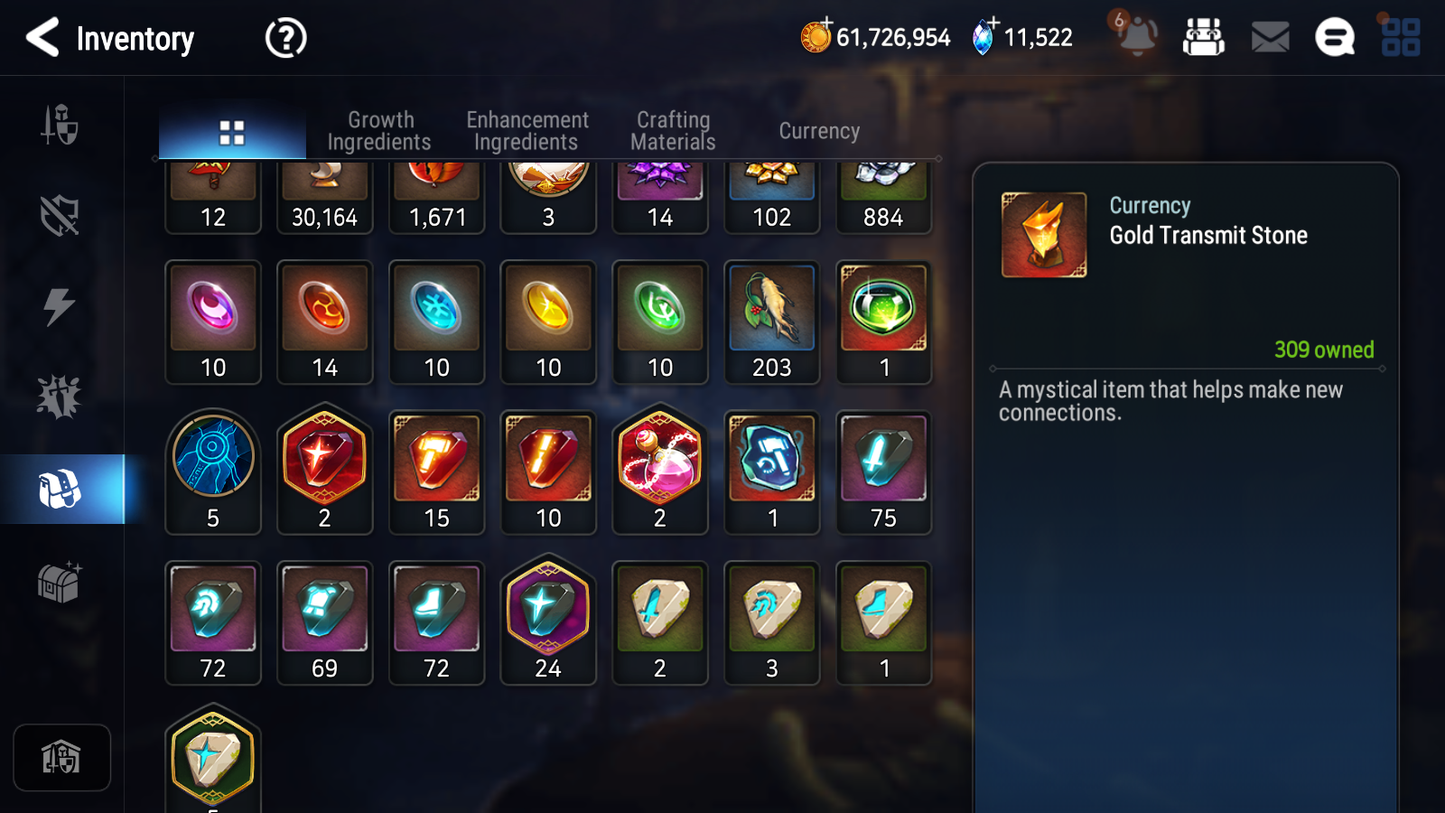This screenshot has width=1445, height=813.
Task: Go back from the Inventory screen
Action: pos(42,38)
